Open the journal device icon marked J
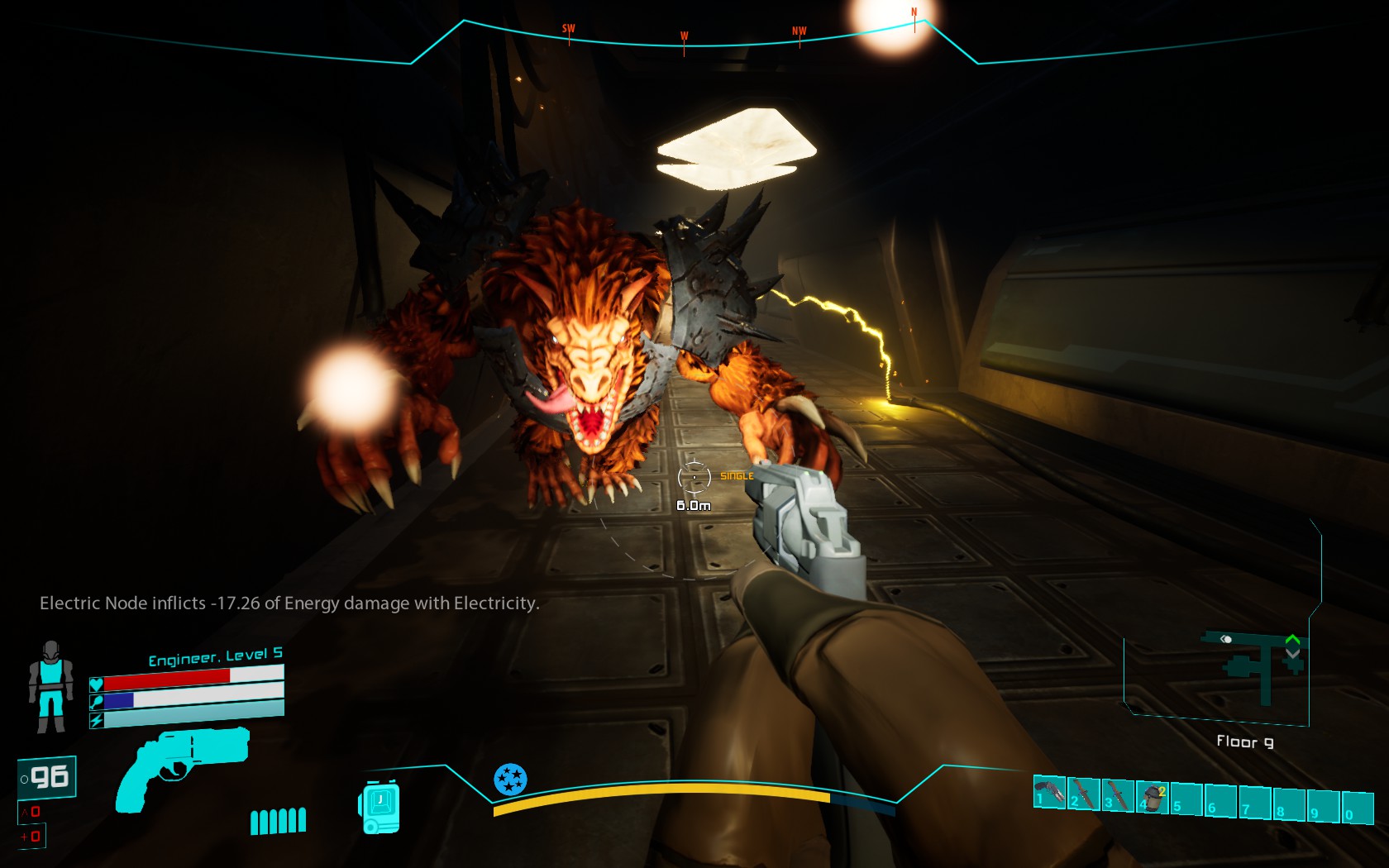Image resolution: width=1389 pixels, height=868 pixels. click(379, 806)
